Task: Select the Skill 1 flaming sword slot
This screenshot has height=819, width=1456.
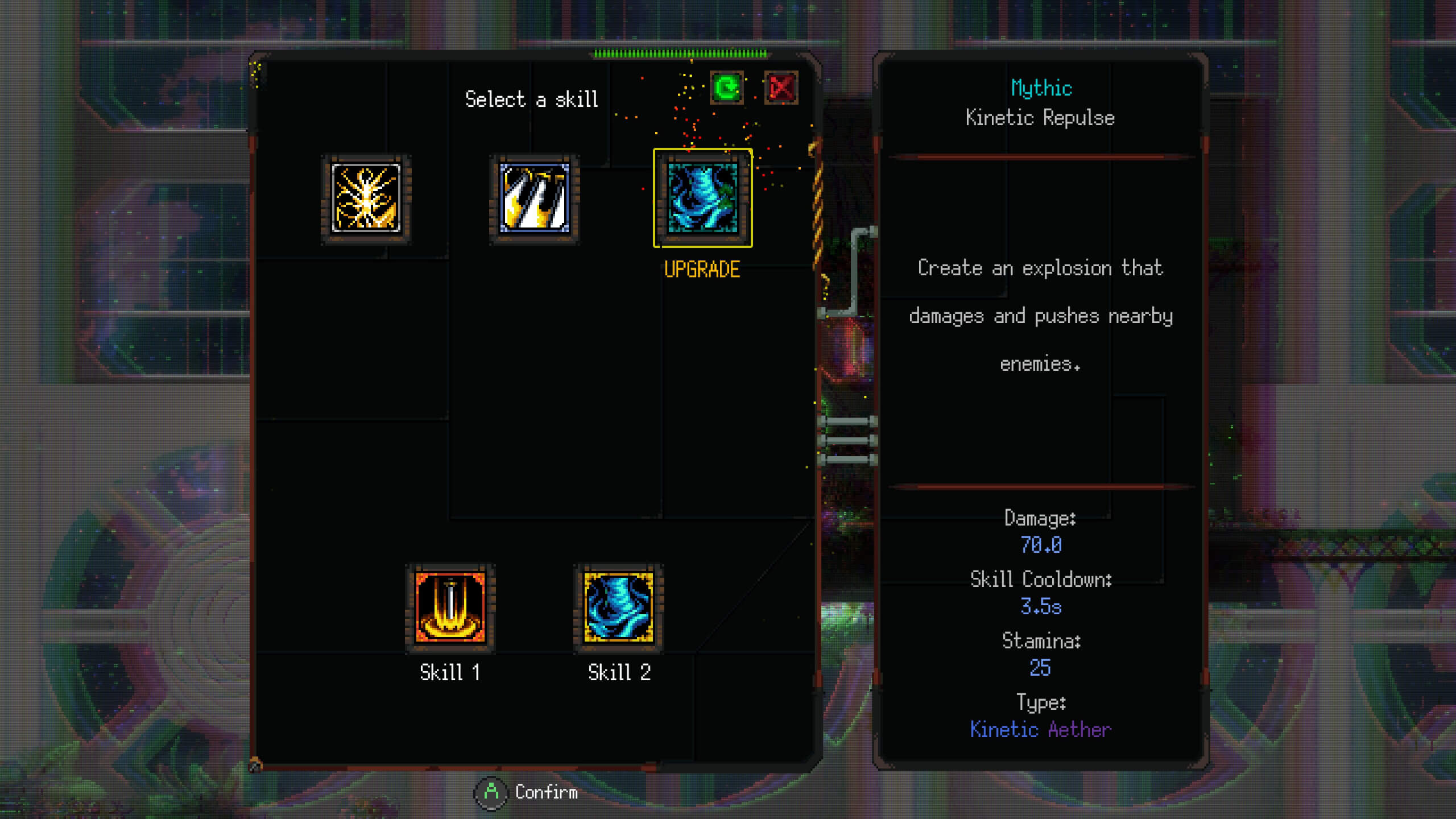Action: pyautogui.click(x=450, y=608)
